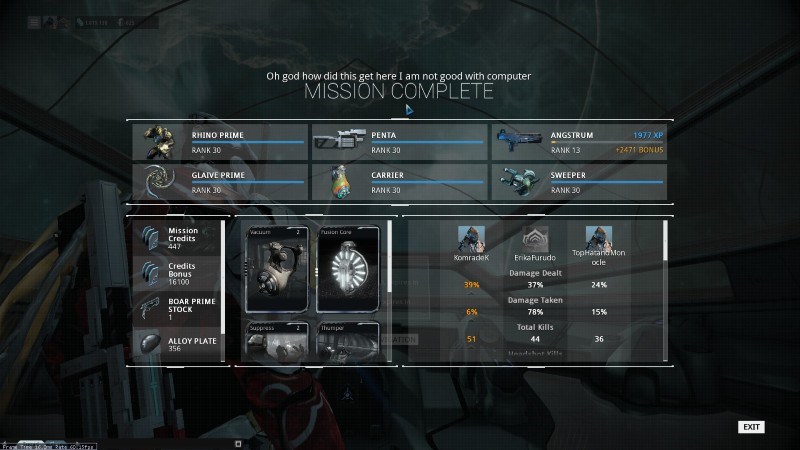Select the Alloy Plate reward row
This screenshot has width=800, height=450.
[177, 343]
